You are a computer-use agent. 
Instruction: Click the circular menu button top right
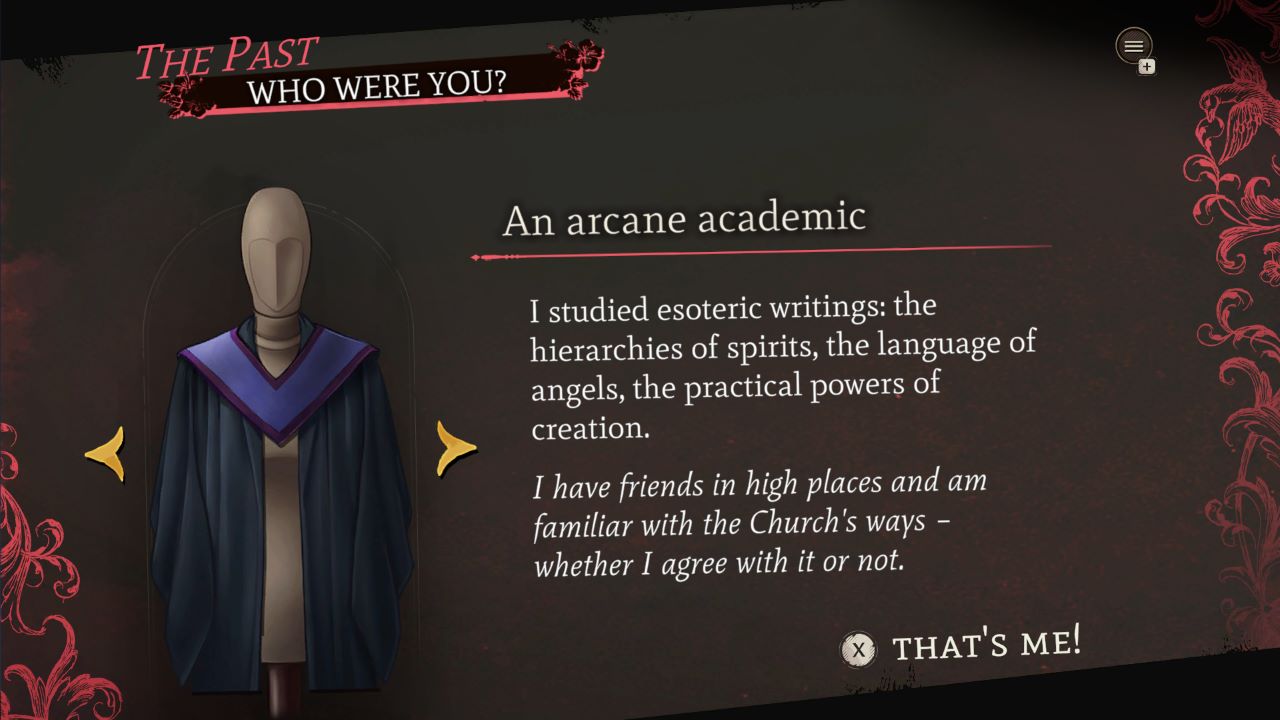pos(1133,46)
